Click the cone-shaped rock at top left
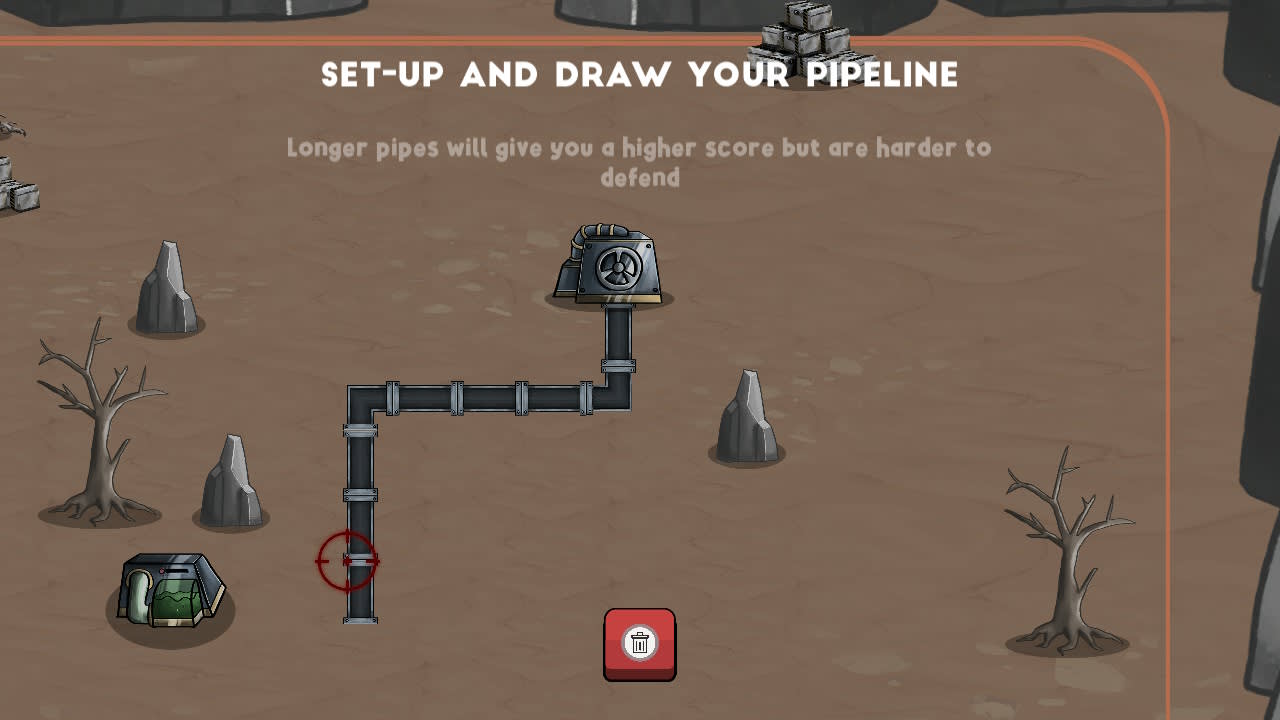The image size is (1280, 720). point(168,280)
